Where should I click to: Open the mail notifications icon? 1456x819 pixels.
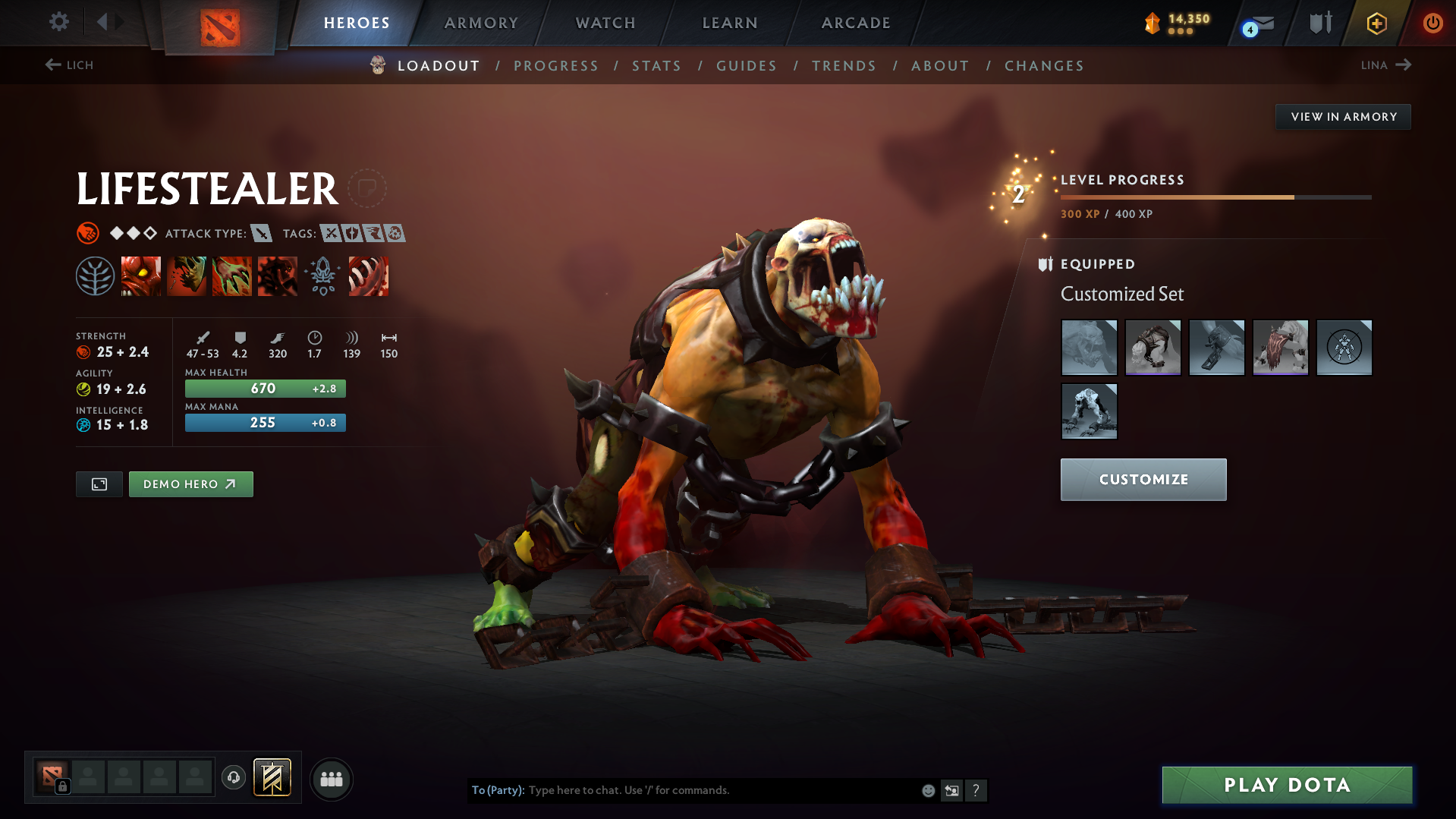point(1259,24)
